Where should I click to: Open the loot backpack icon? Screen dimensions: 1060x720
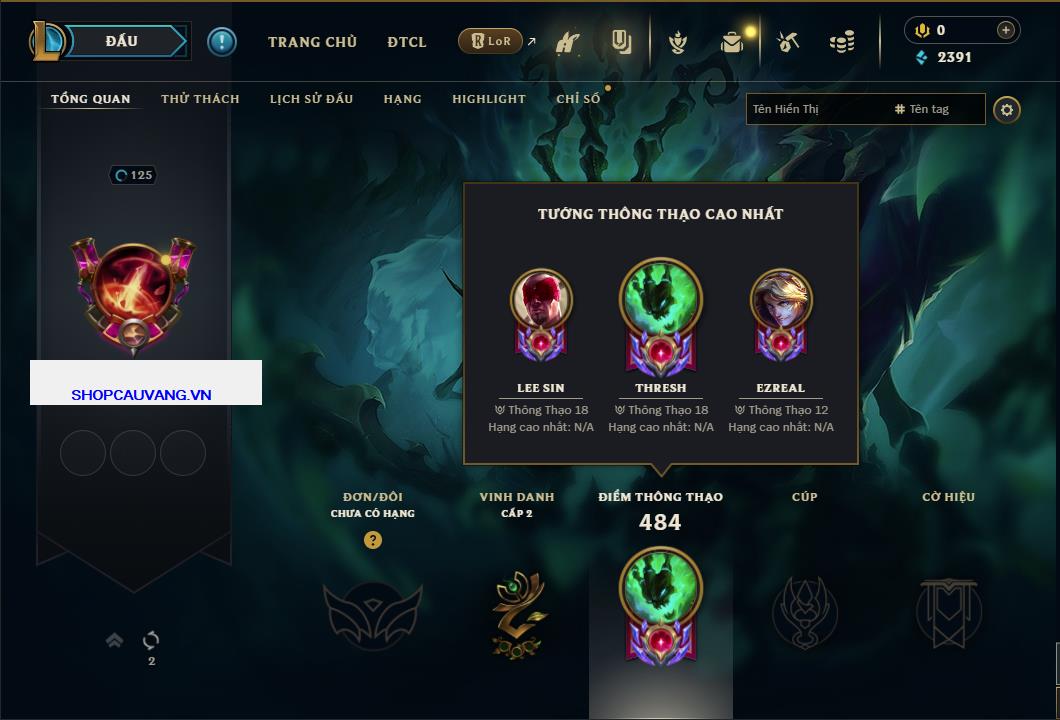tap(732, 42)
